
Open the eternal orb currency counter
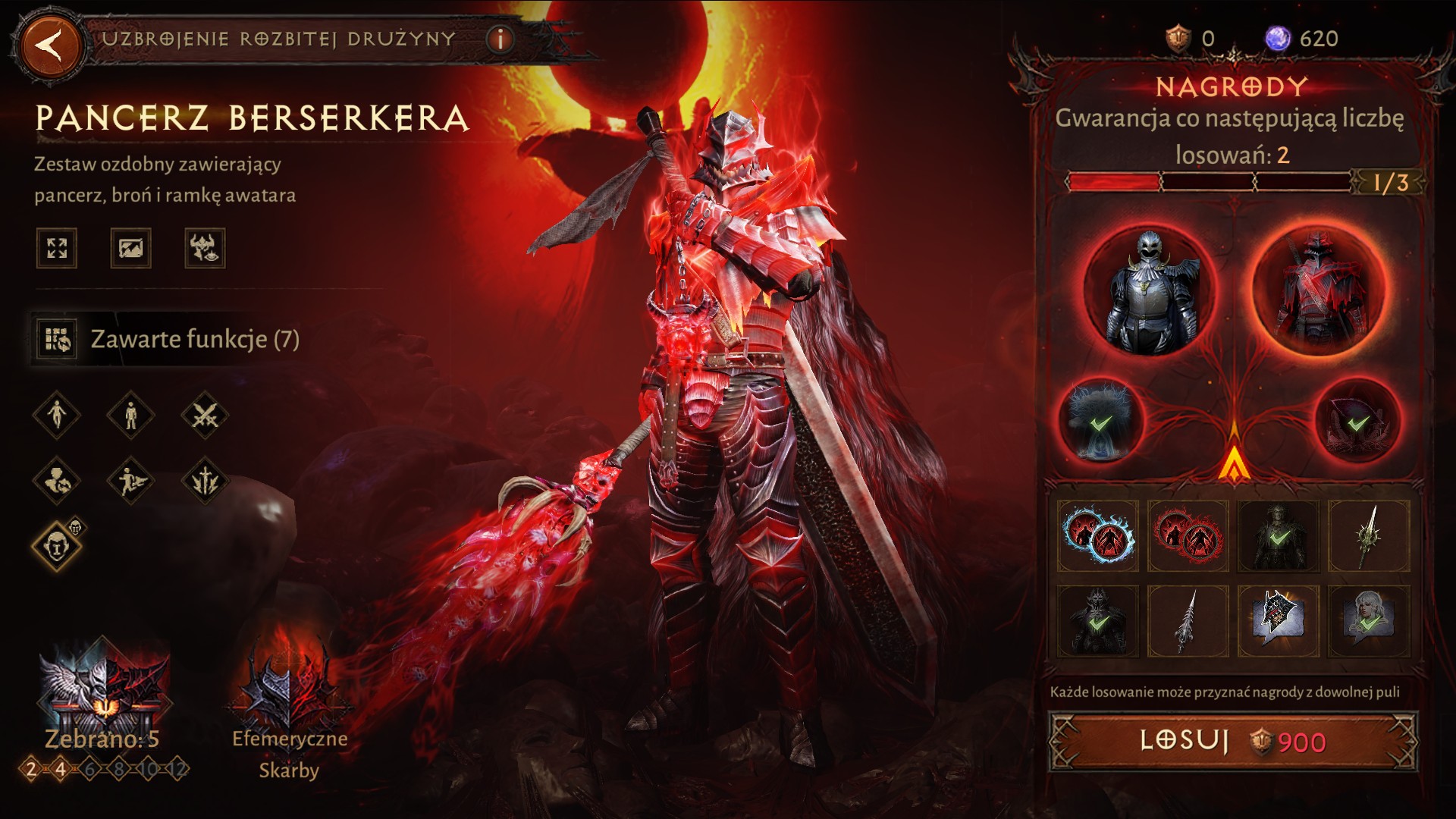coord(1301,39)
